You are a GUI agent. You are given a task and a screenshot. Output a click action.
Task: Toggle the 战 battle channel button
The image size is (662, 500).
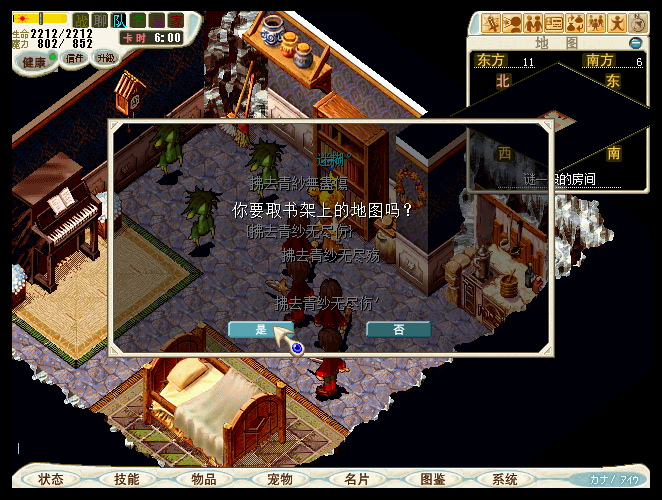(x=82, y=20)
